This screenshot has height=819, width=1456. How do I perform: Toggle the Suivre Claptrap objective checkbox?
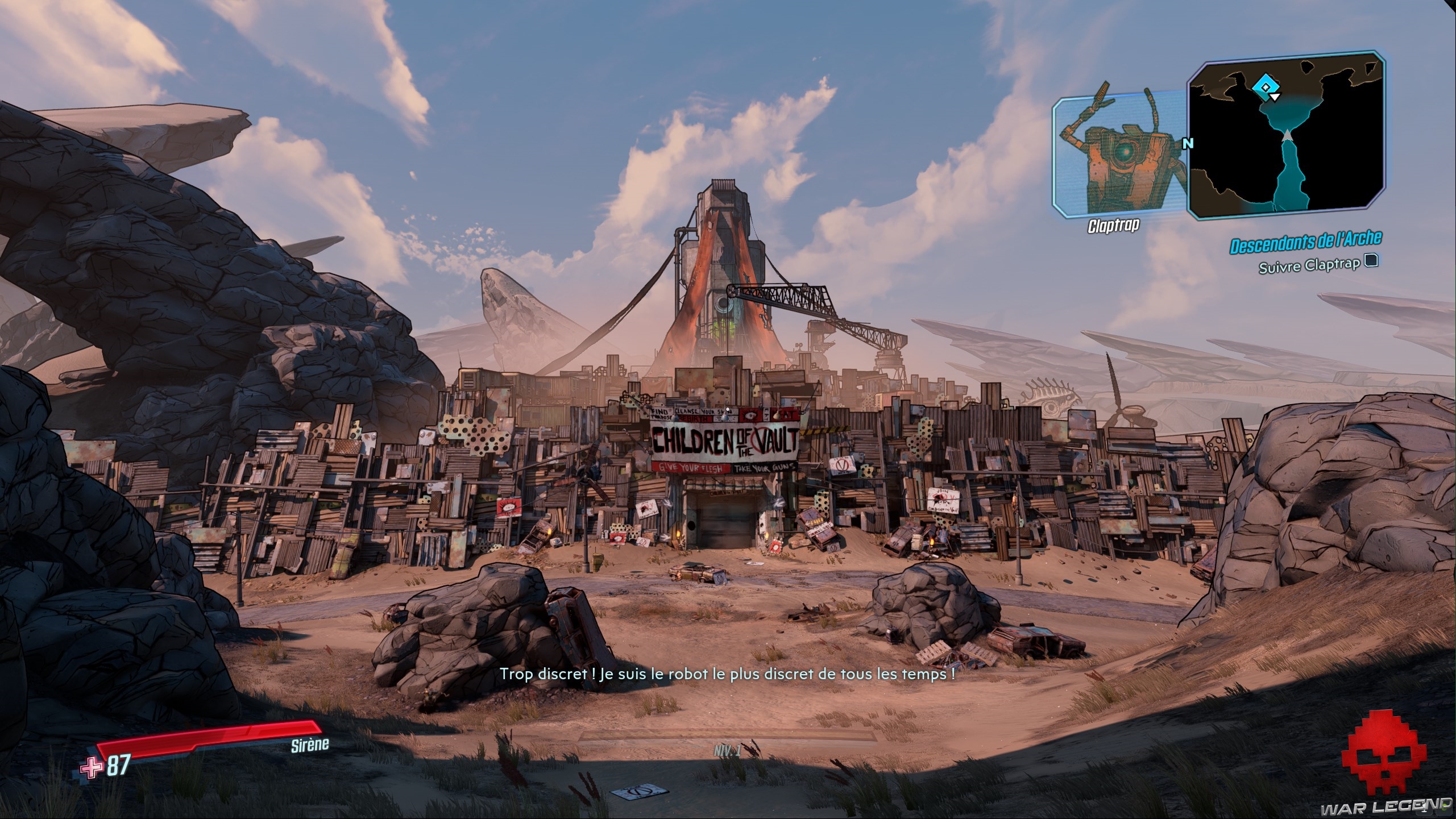(1371, 261)
